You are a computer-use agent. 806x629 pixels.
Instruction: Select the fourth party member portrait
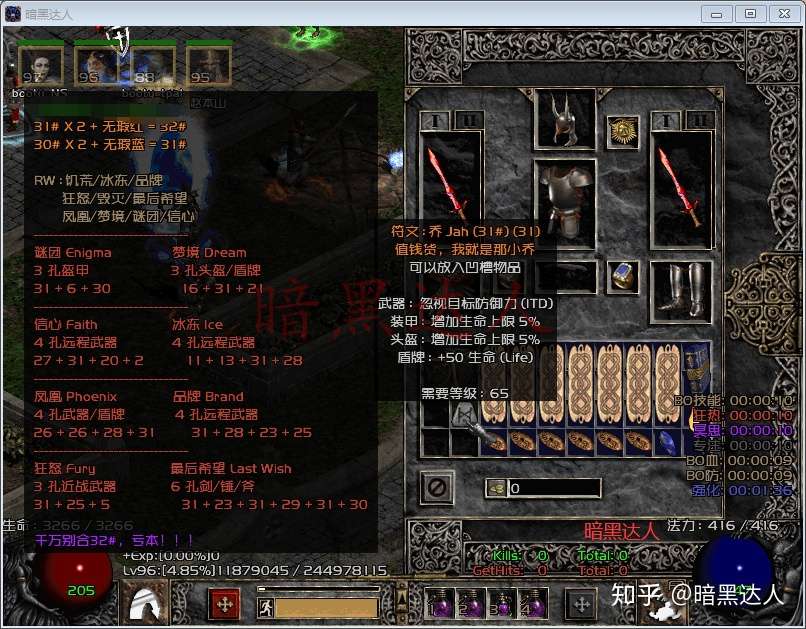(x=208, y=66)
